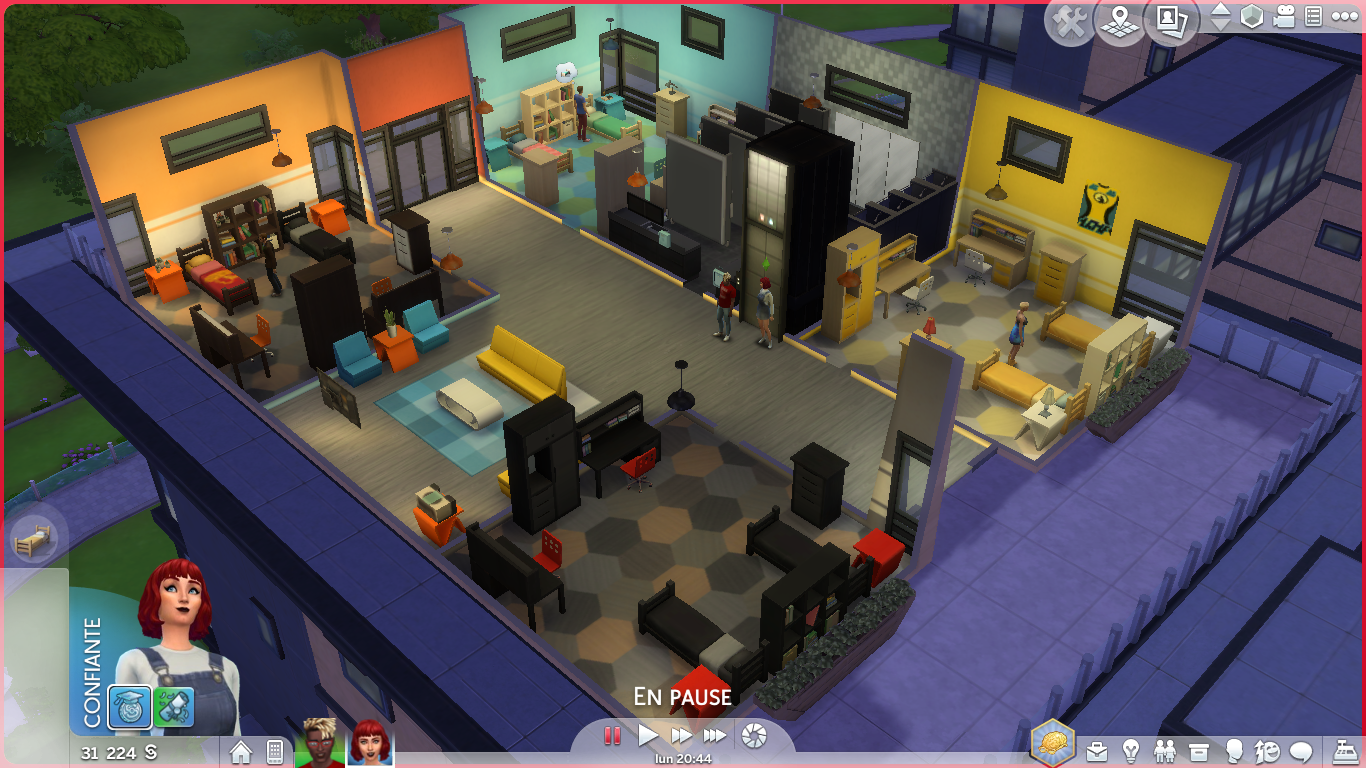Open the house icon next to the funds
1366x768 pixels.
[x=241, y=751]
